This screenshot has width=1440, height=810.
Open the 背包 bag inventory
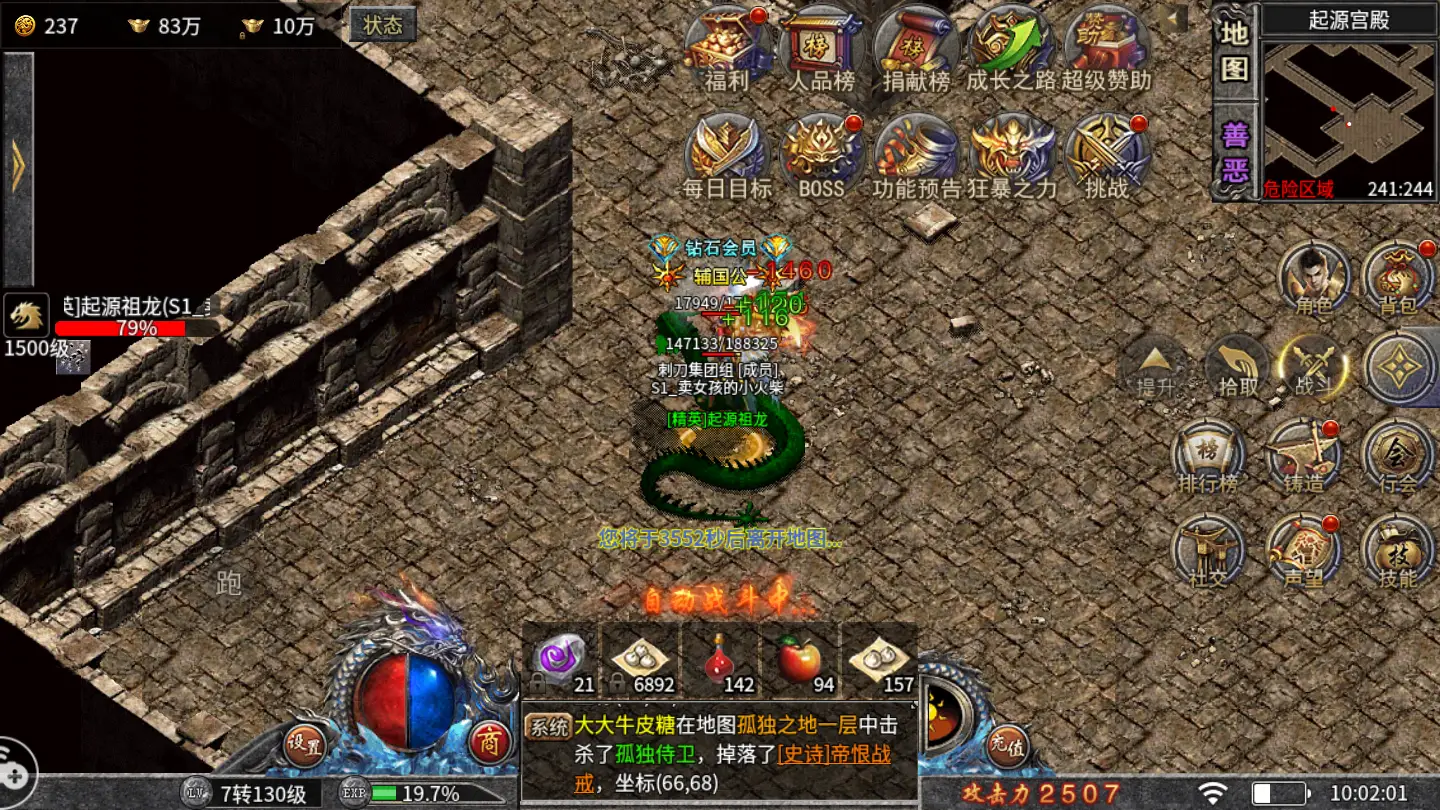click(1398, 276)
